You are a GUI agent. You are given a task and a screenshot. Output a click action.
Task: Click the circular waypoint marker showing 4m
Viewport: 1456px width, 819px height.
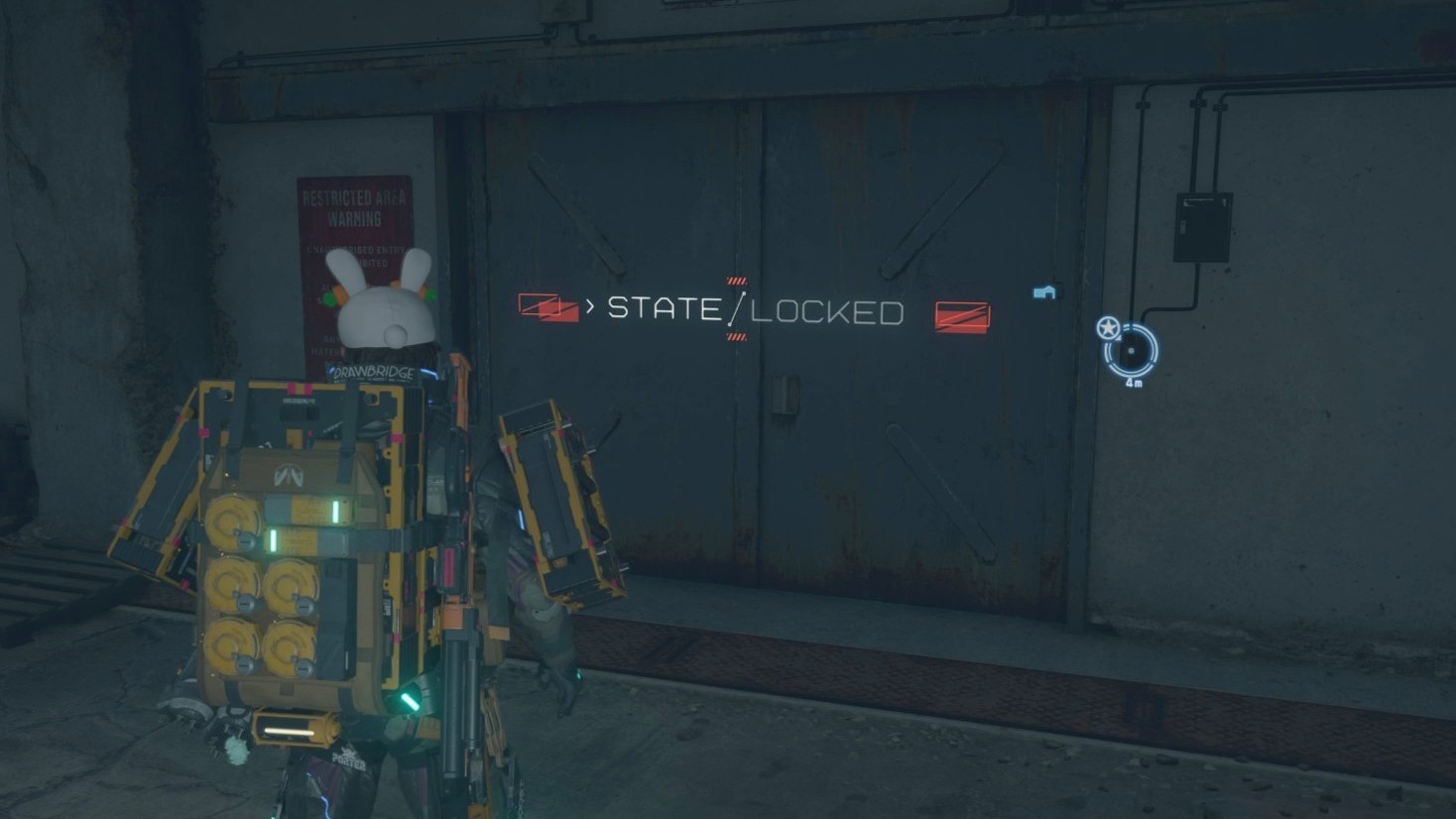(1132, 352)
